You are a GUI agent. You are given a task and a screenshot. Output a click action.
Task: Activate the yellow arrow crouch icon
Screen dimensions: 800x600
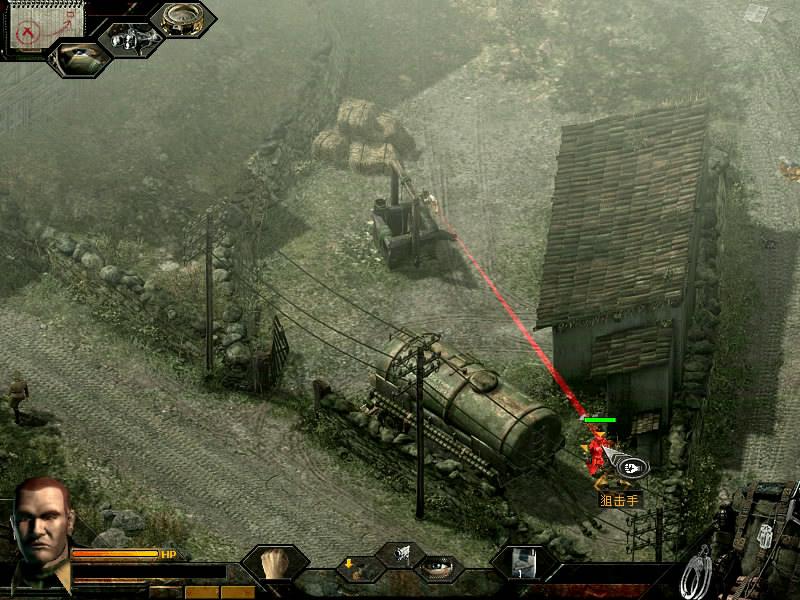tap(358, 570)
